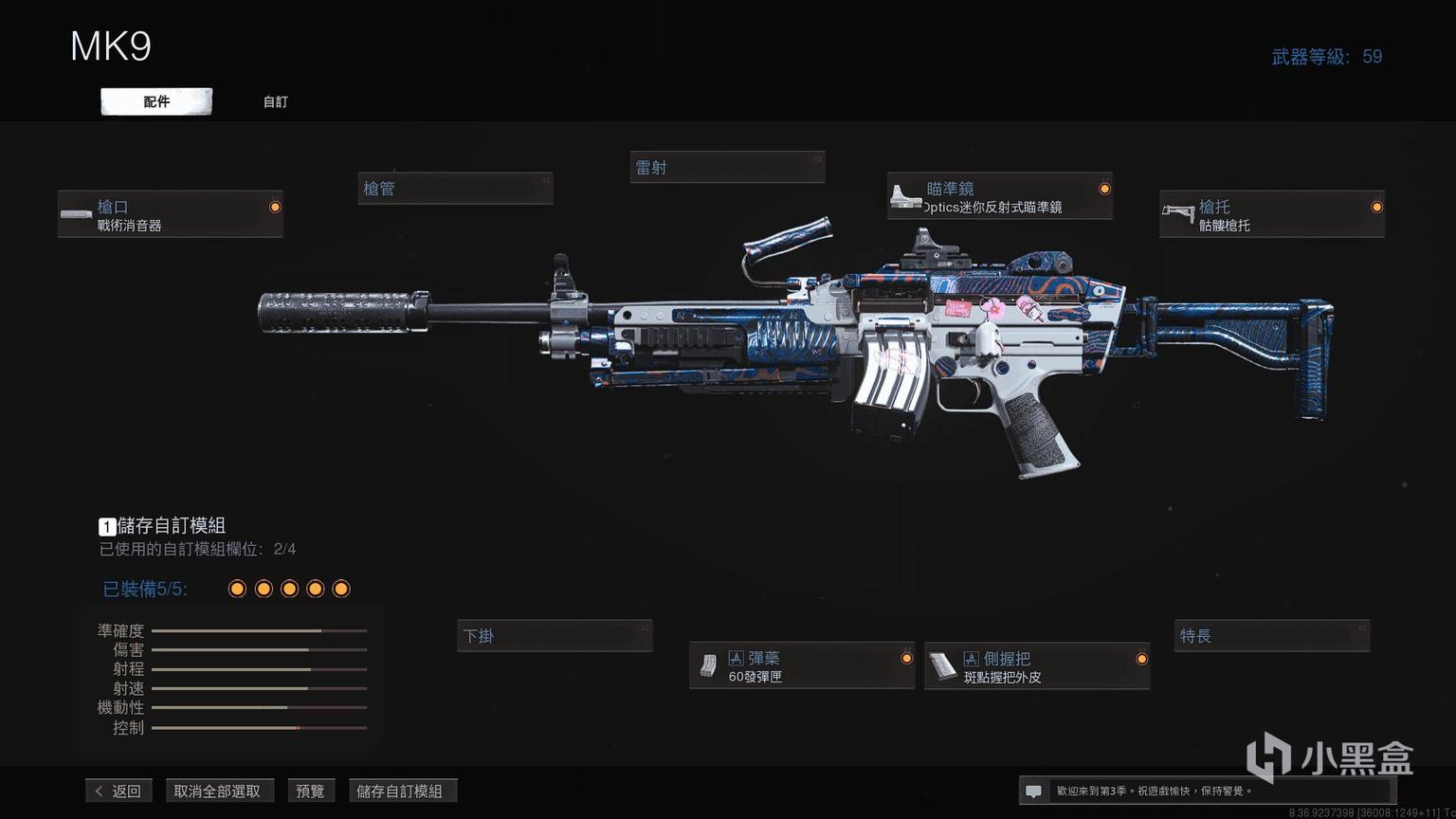Open the 特長 perk slot
Image resolution: width=1456 pixels, height=819 pixels.
1272,636
